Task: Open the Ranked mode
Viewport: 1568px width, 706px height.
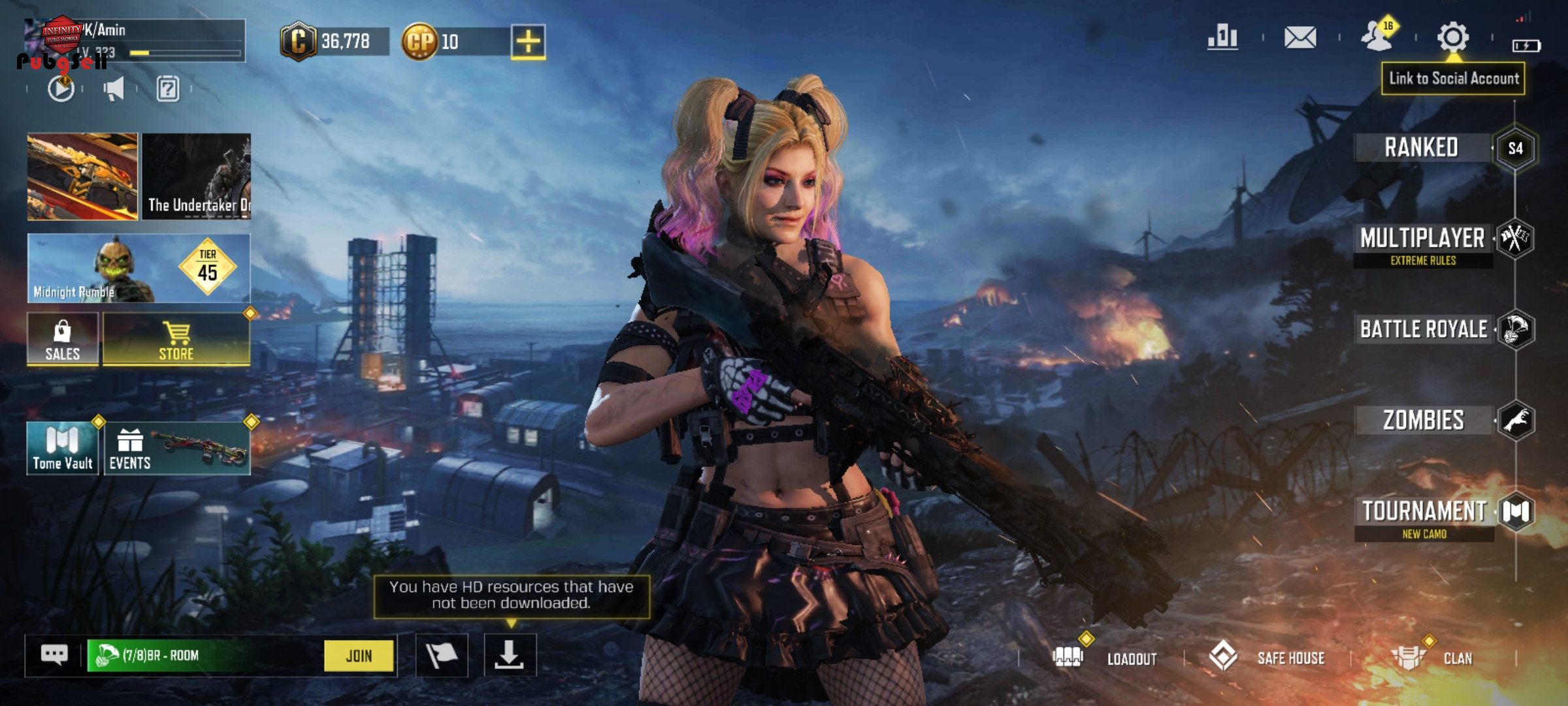Action: click(1422, 148)
